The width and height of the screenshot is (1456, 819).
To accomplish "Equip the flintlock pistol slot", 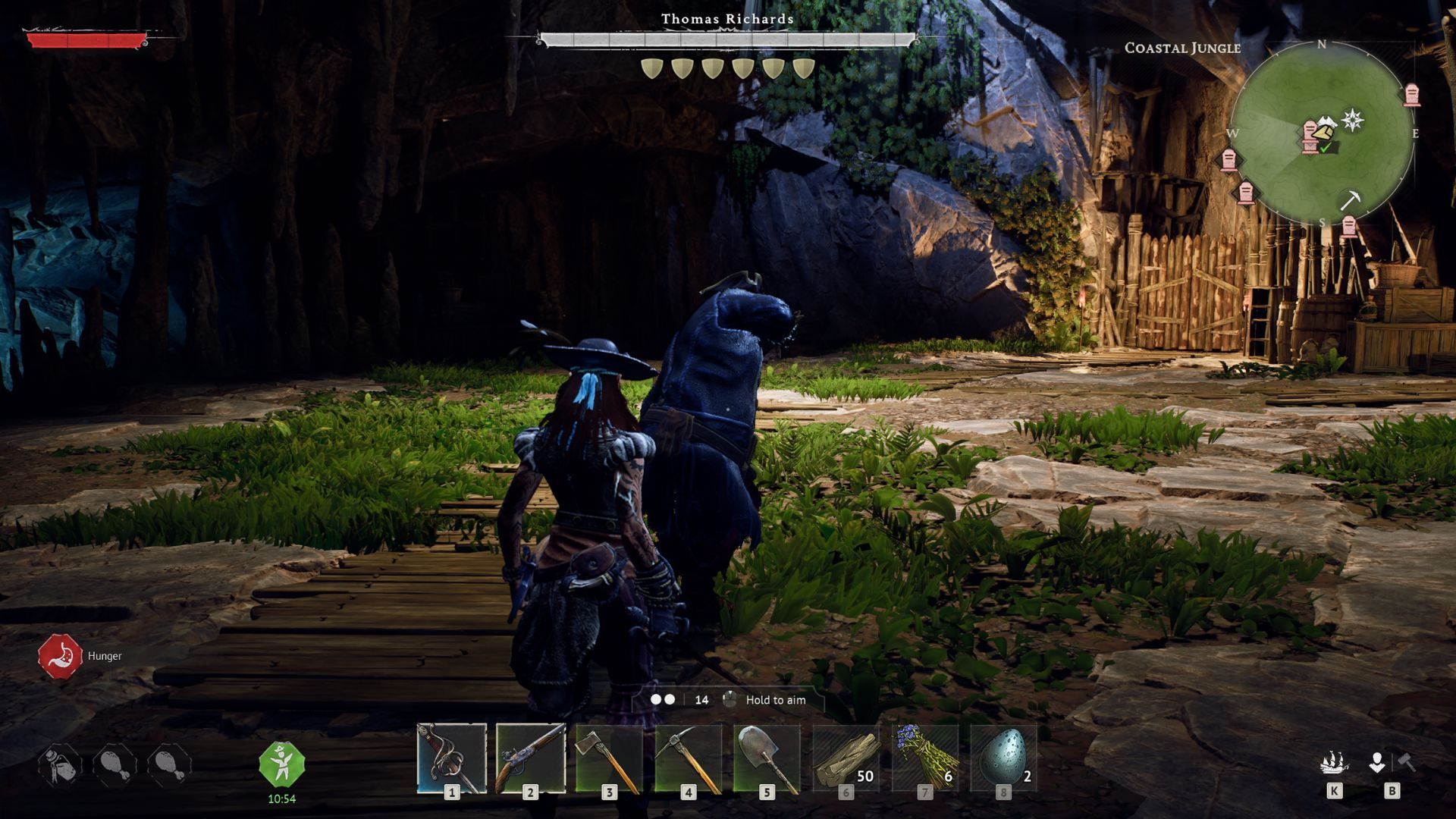I will click(531, 758).
